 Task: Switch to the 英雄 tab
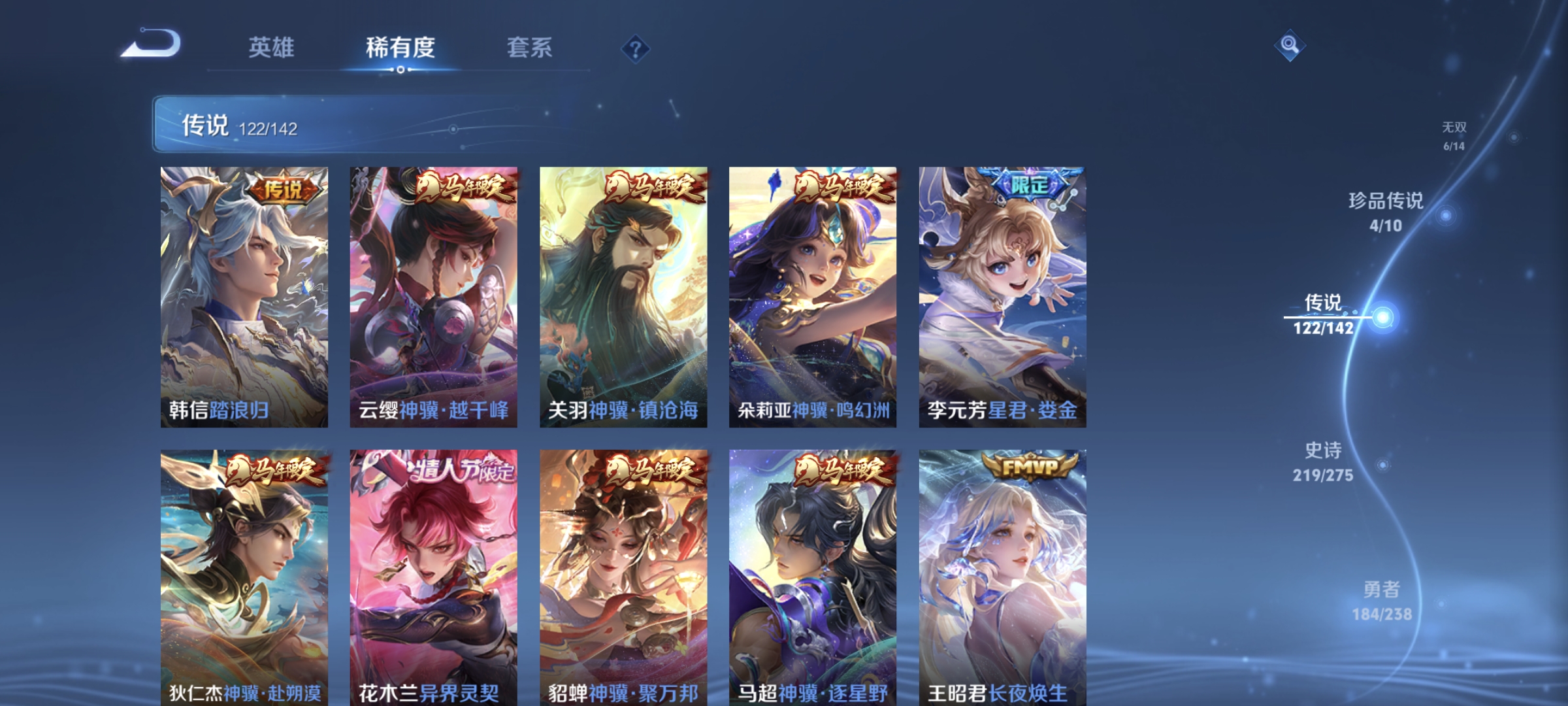point(273,48)
